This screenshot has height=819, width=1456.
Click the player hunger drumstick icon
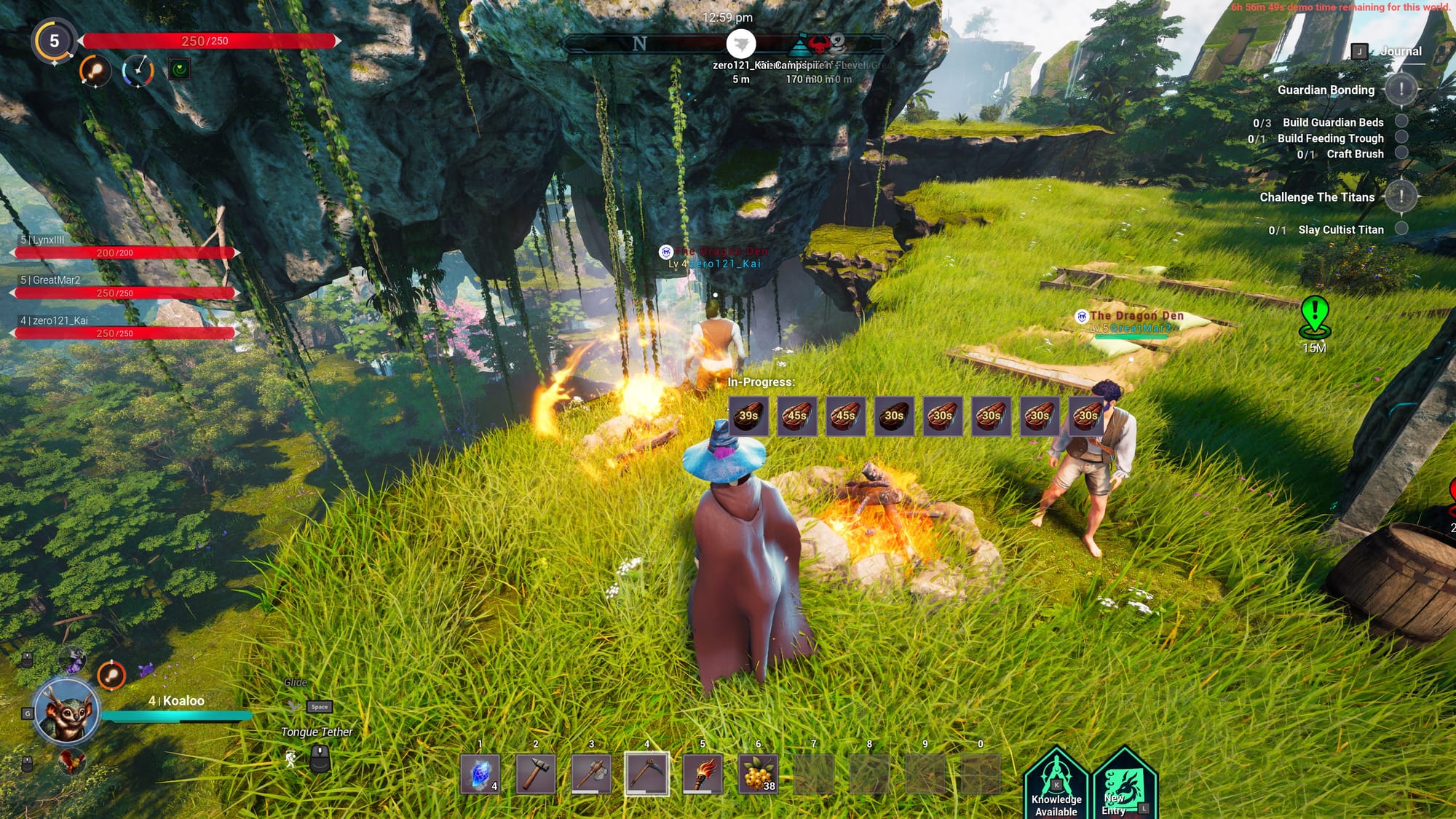pos(95,71)
